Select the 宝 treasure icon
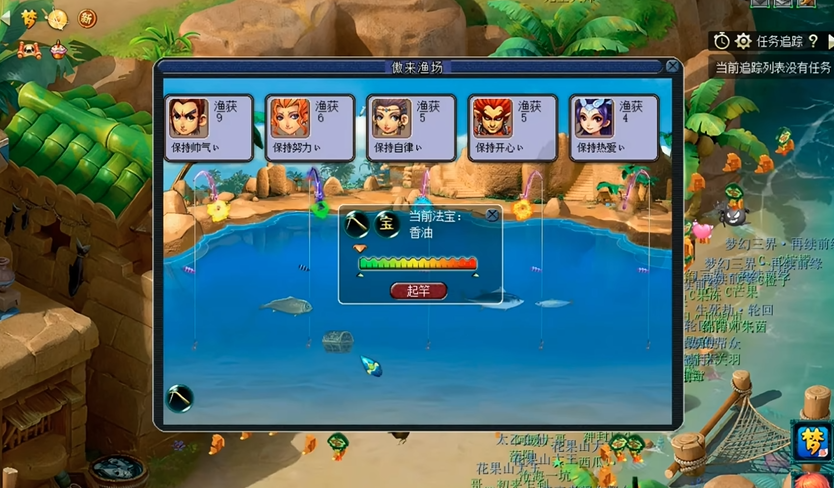 click(x=387, y=223)
